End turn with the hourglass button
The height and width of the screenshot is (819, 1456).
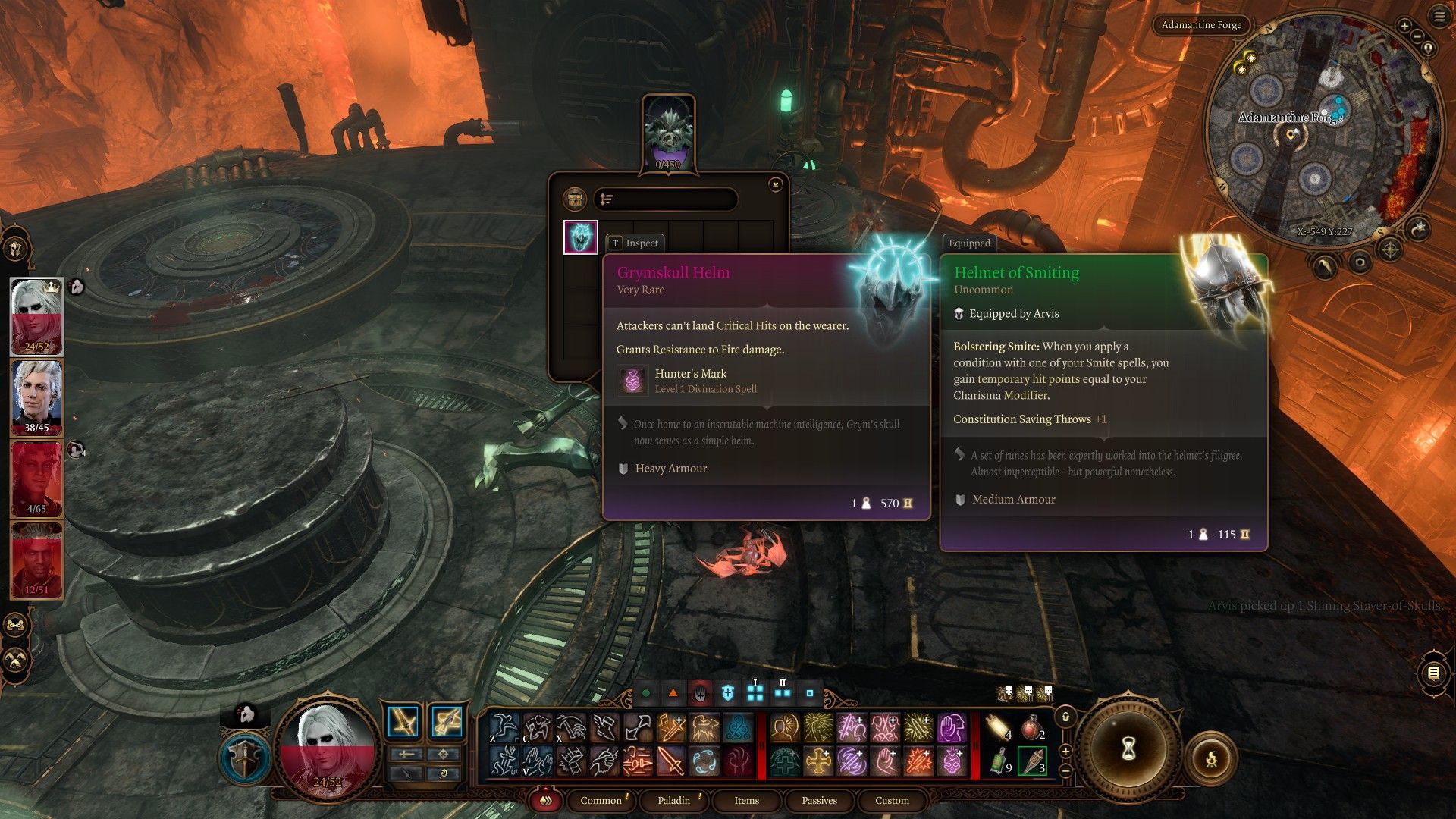(x=1128, y=749)
